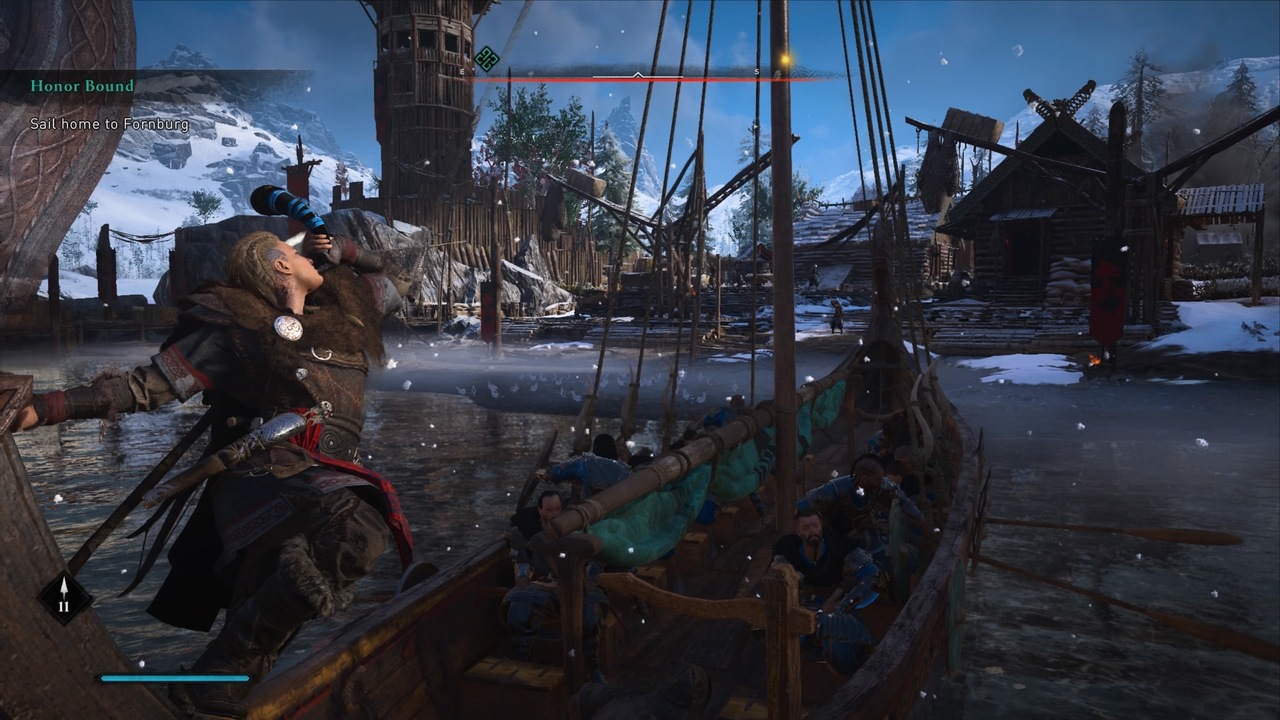
Task: Click the Sail home to Fornburg objective text
Action: point(110,124)
